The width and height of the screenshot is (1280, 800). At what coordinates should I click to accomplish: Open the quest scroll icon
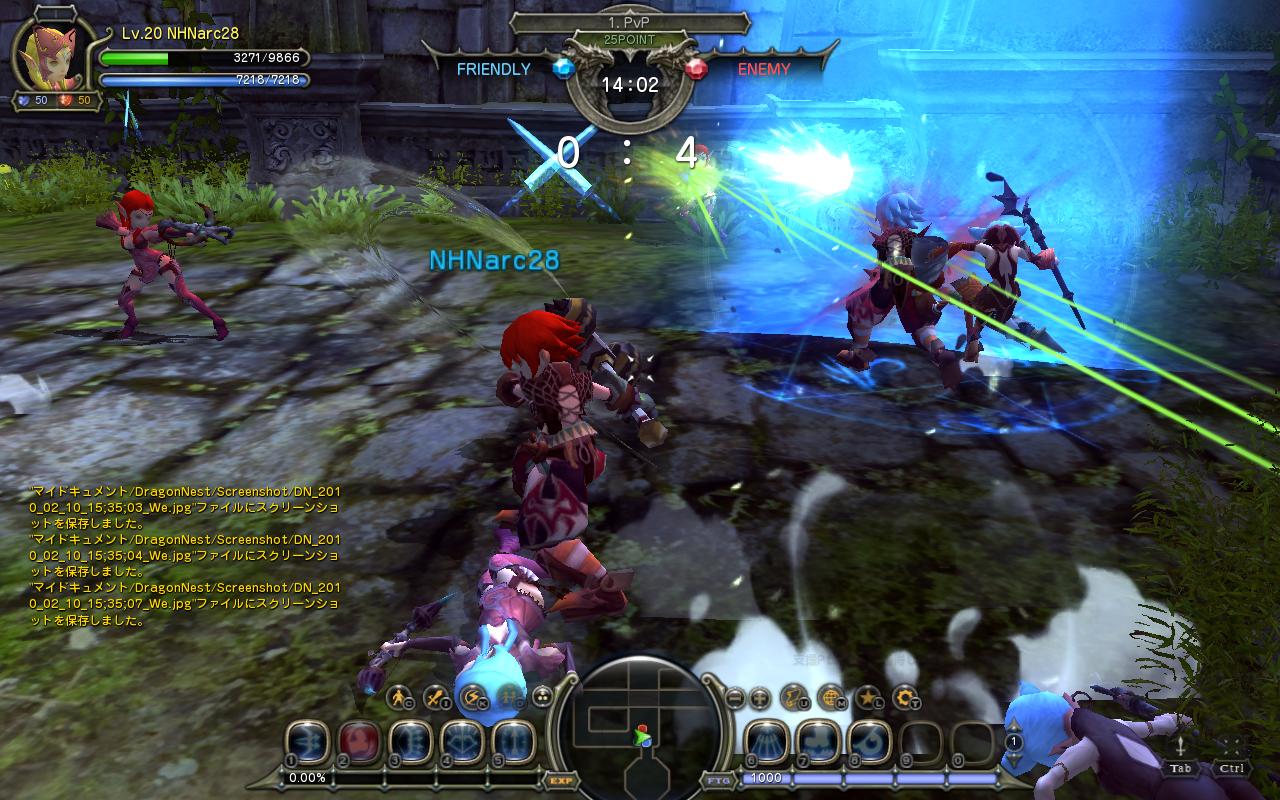(794, 695)
